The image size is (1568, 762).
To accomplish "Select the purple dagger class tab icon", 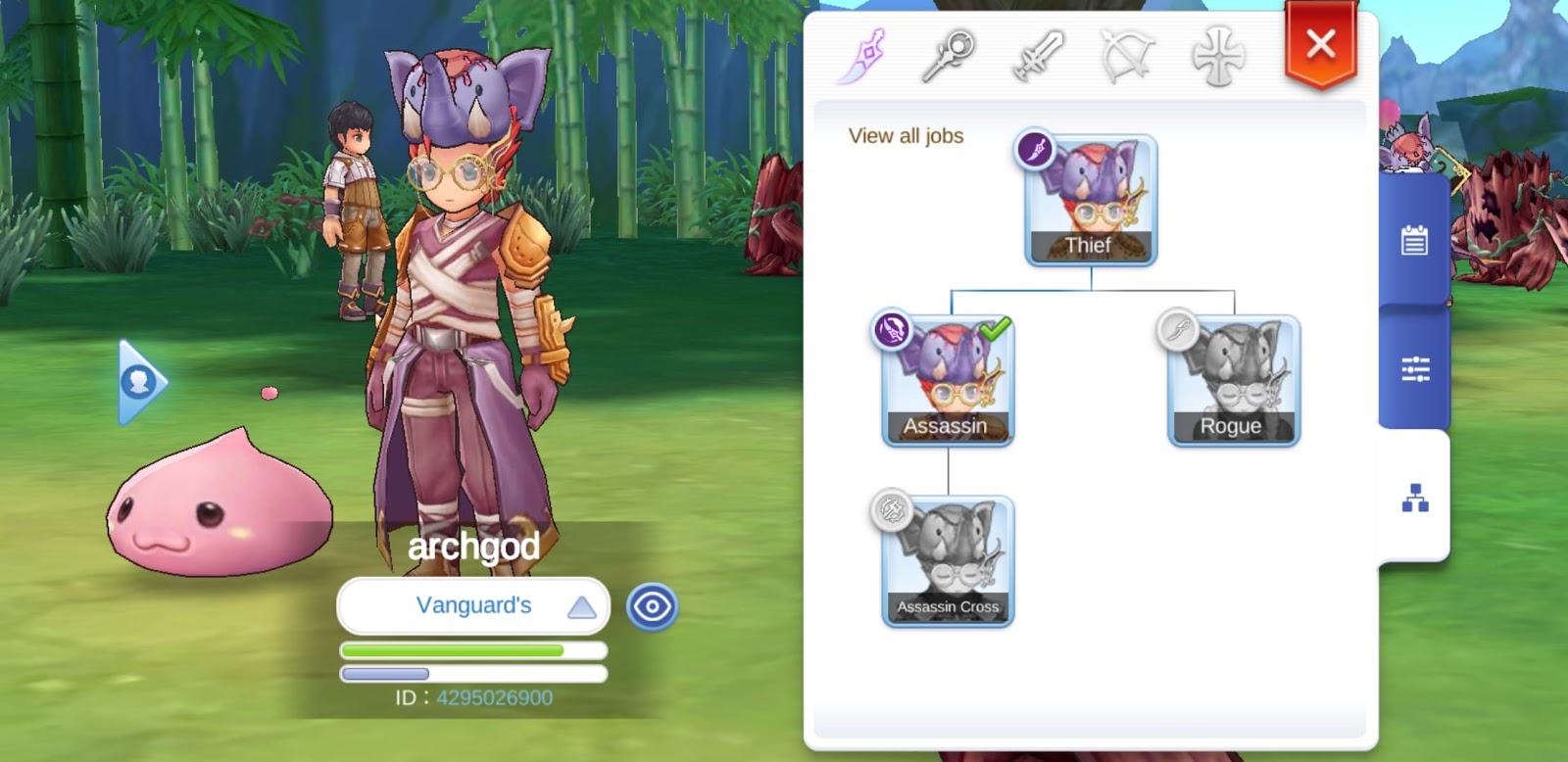I will 870,56.
